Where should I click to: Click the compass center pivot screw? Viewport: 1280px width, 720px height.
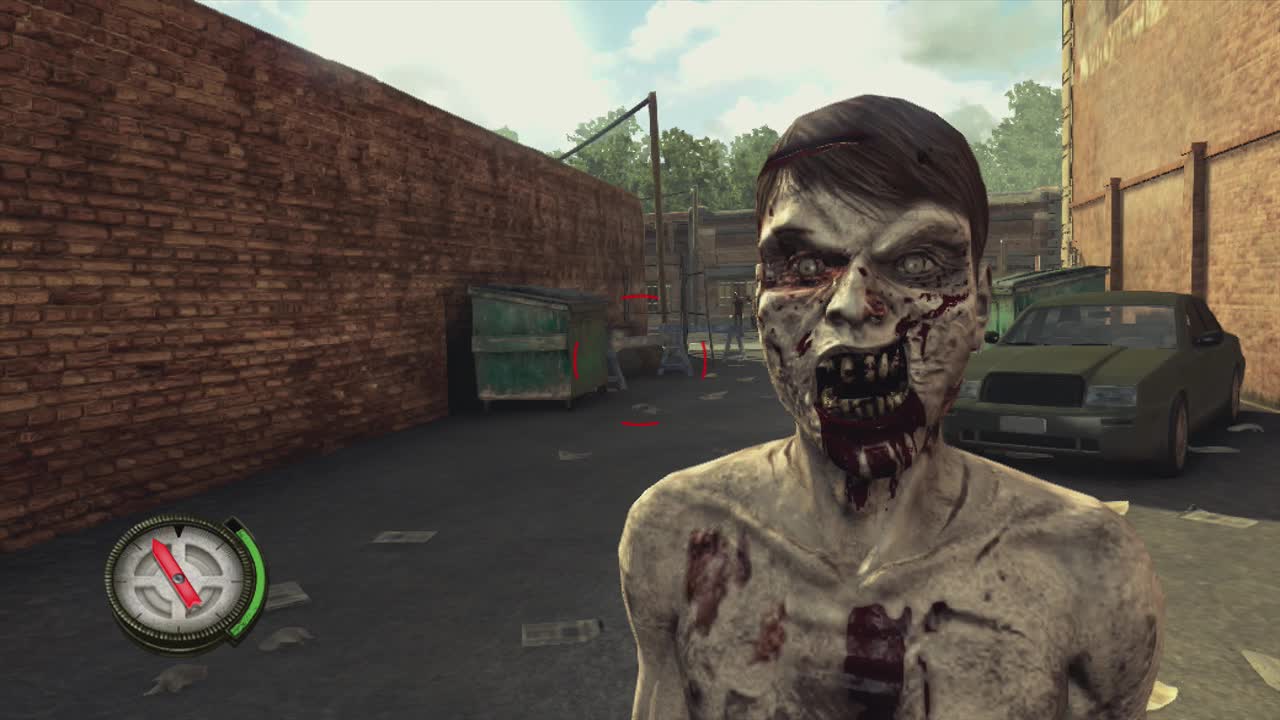tap(178, 578)
